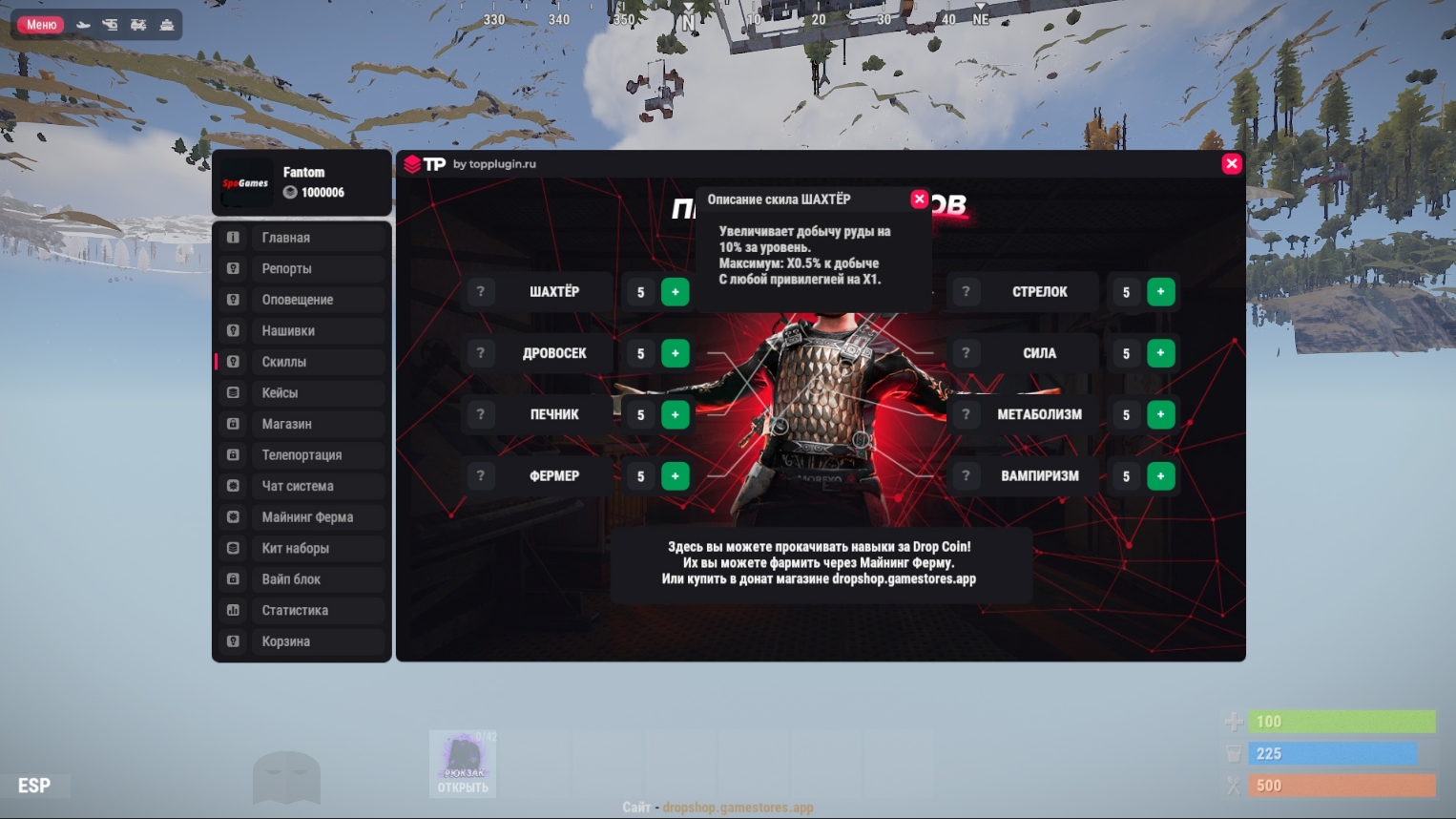
Task: Upgrade the ШАХТЁР skill with plus
Action: tap(676, 292)
